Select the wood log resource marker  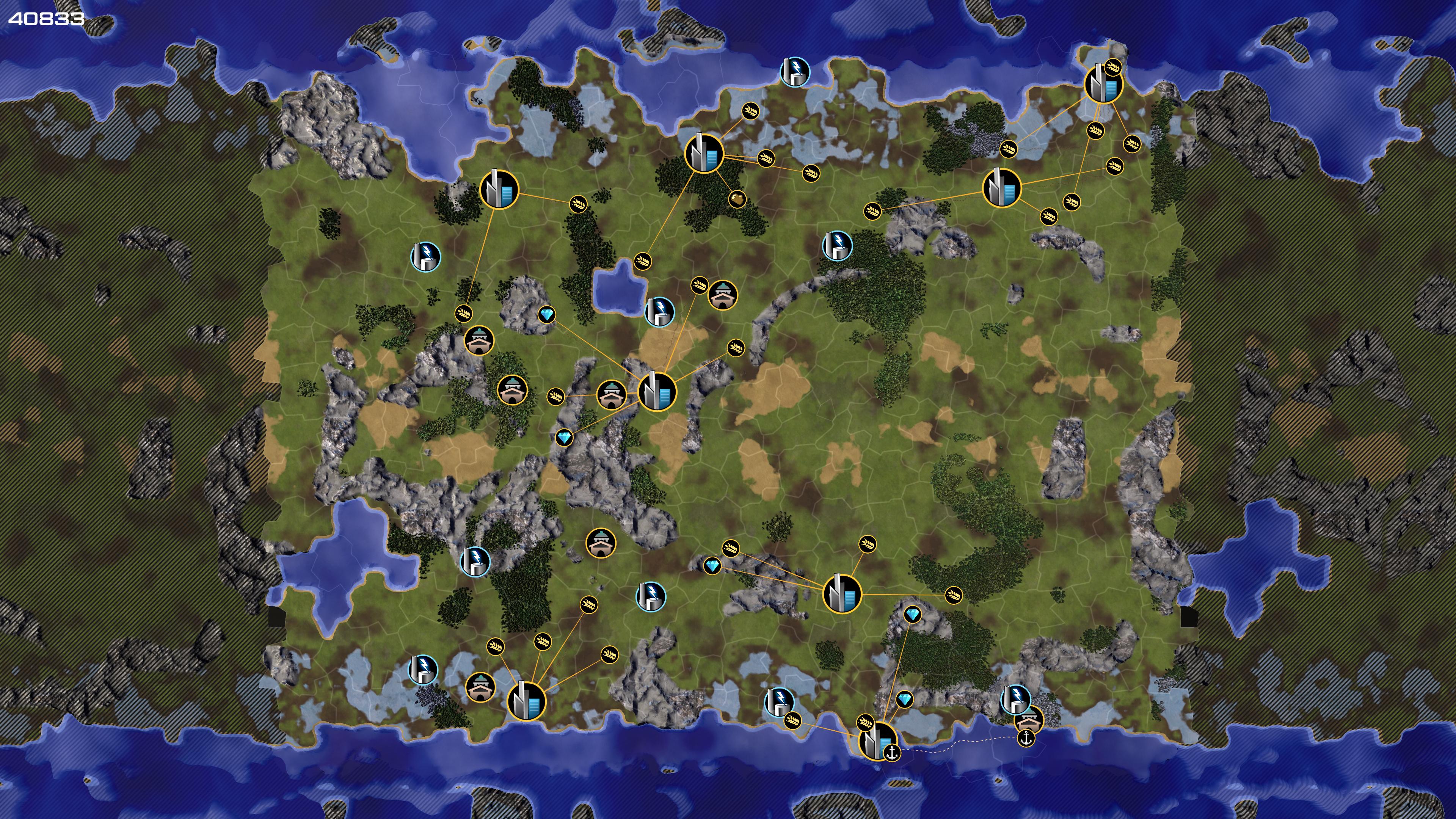pyautogui.click(x=737, y=199)
